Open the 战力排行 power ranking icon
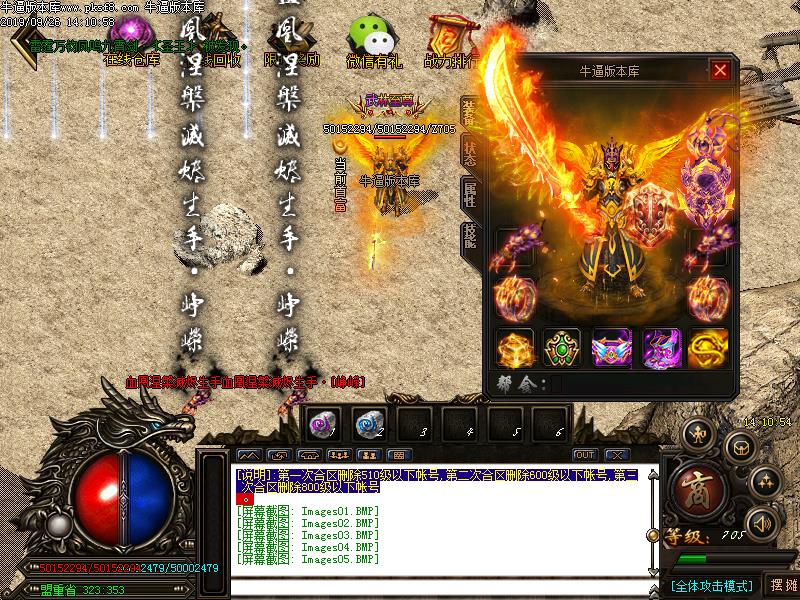 [x=449, y=40]
